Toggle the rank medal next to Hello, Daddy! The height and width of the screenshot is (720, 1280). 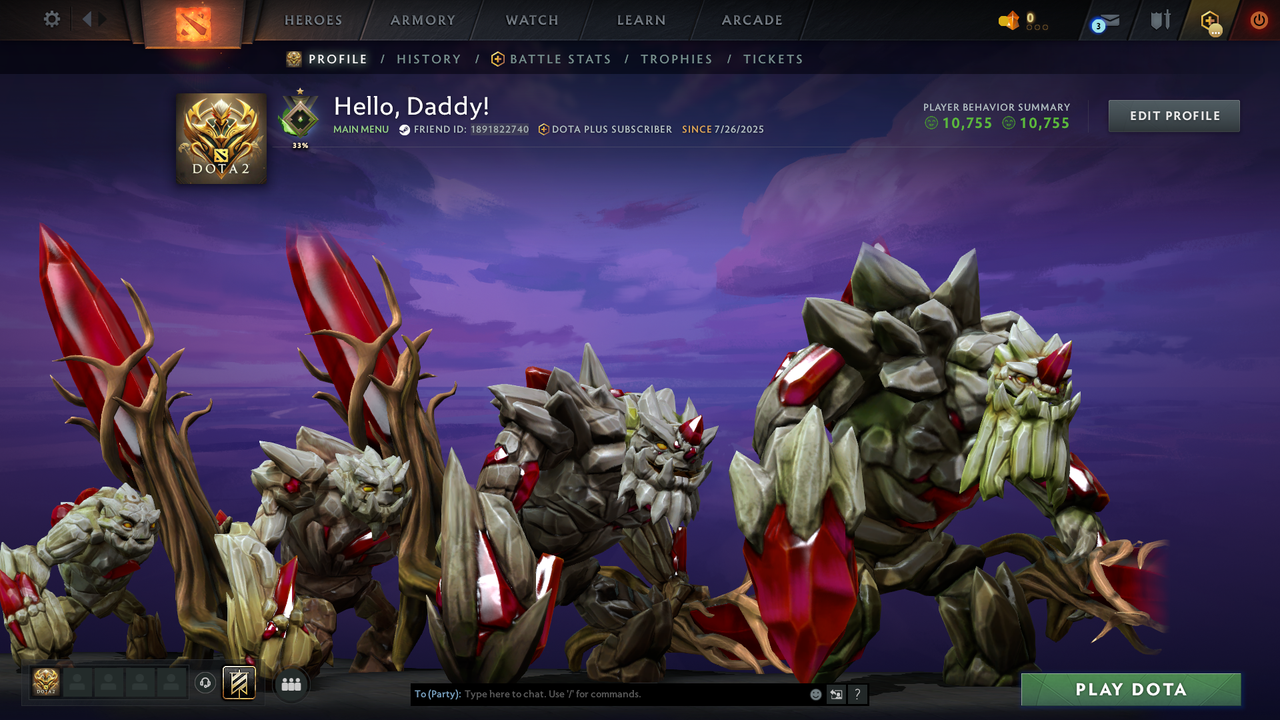tap(299, 116)
